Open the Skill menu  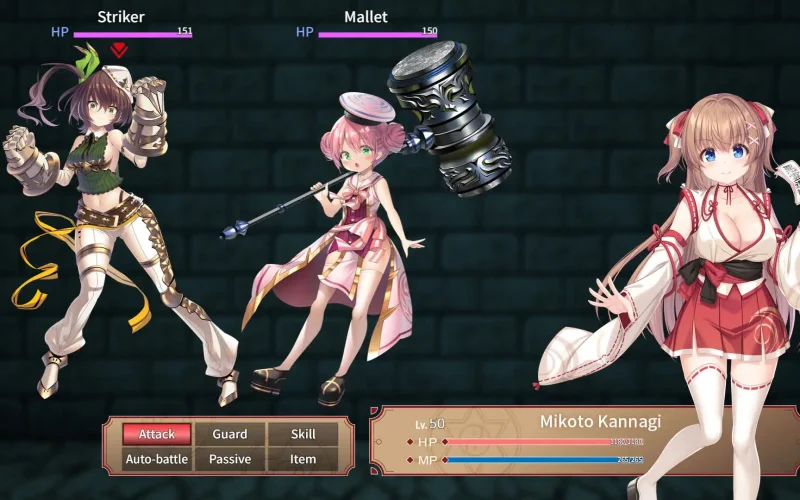coord(303,434)
